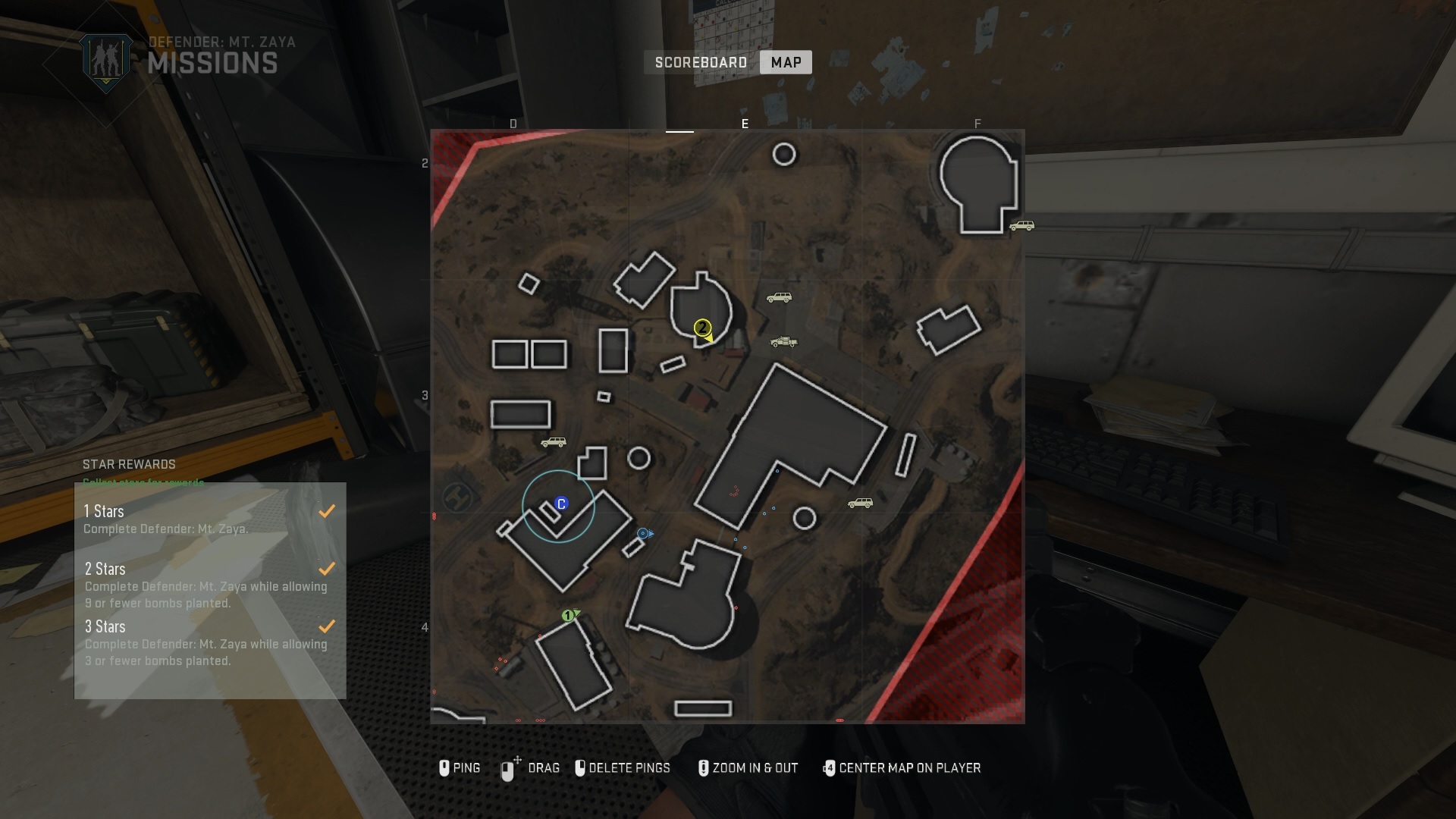1456x819 pixels.
Task: Select the teammate arrow marker near the C circle
Action: tap(643, 533)
